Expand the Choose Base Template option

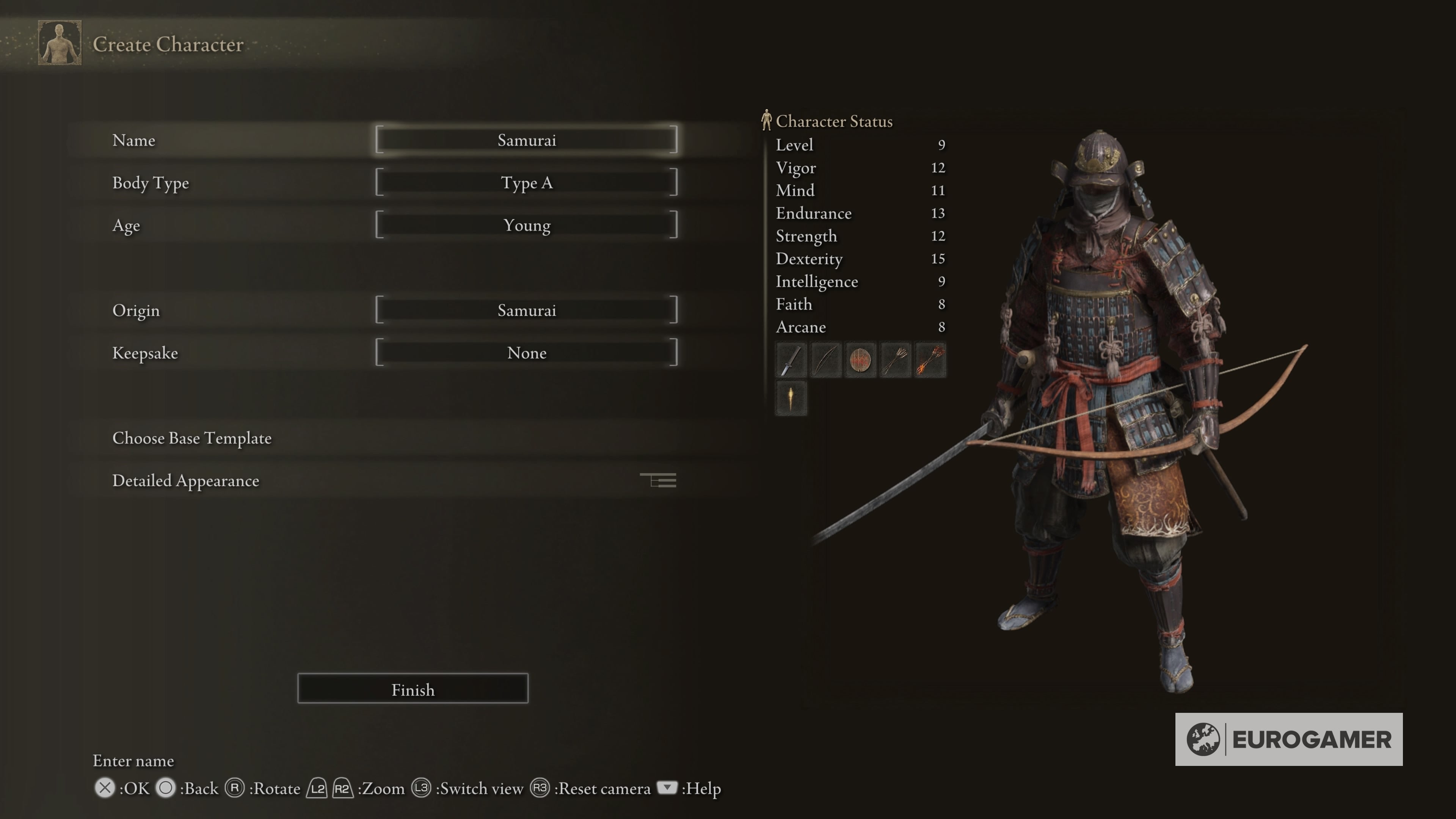coord(191,438)
